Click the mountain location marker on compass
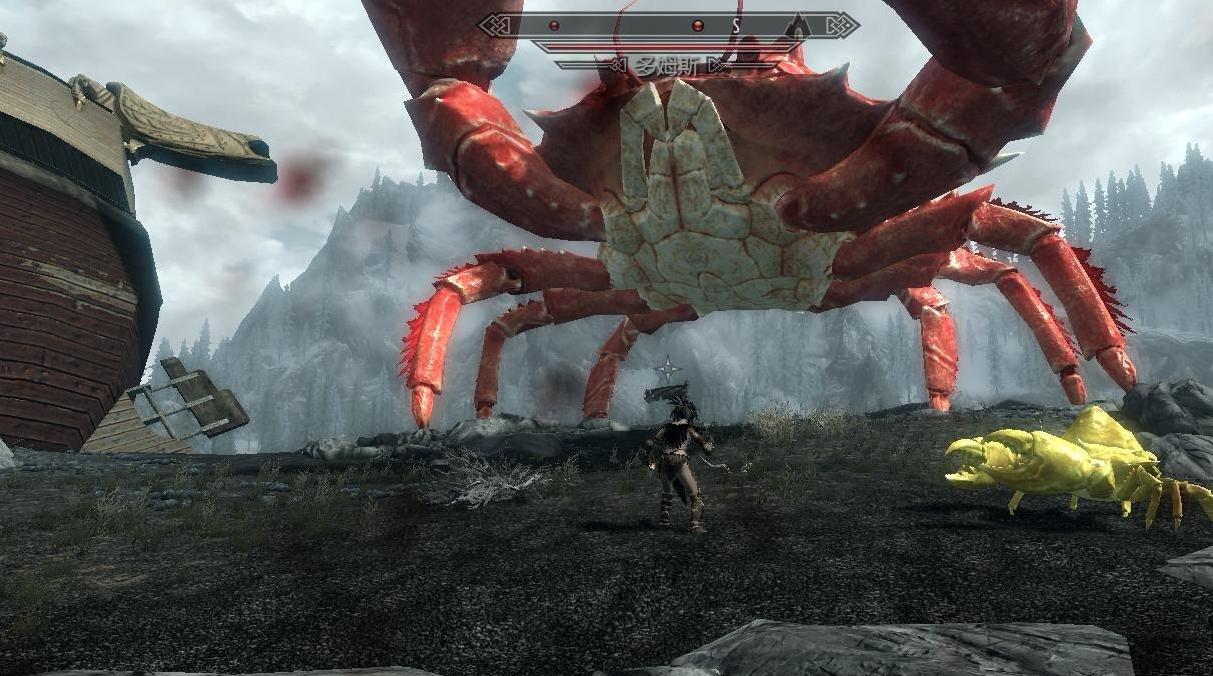Viewport: 1213px width, 676px height. (797, 25)
